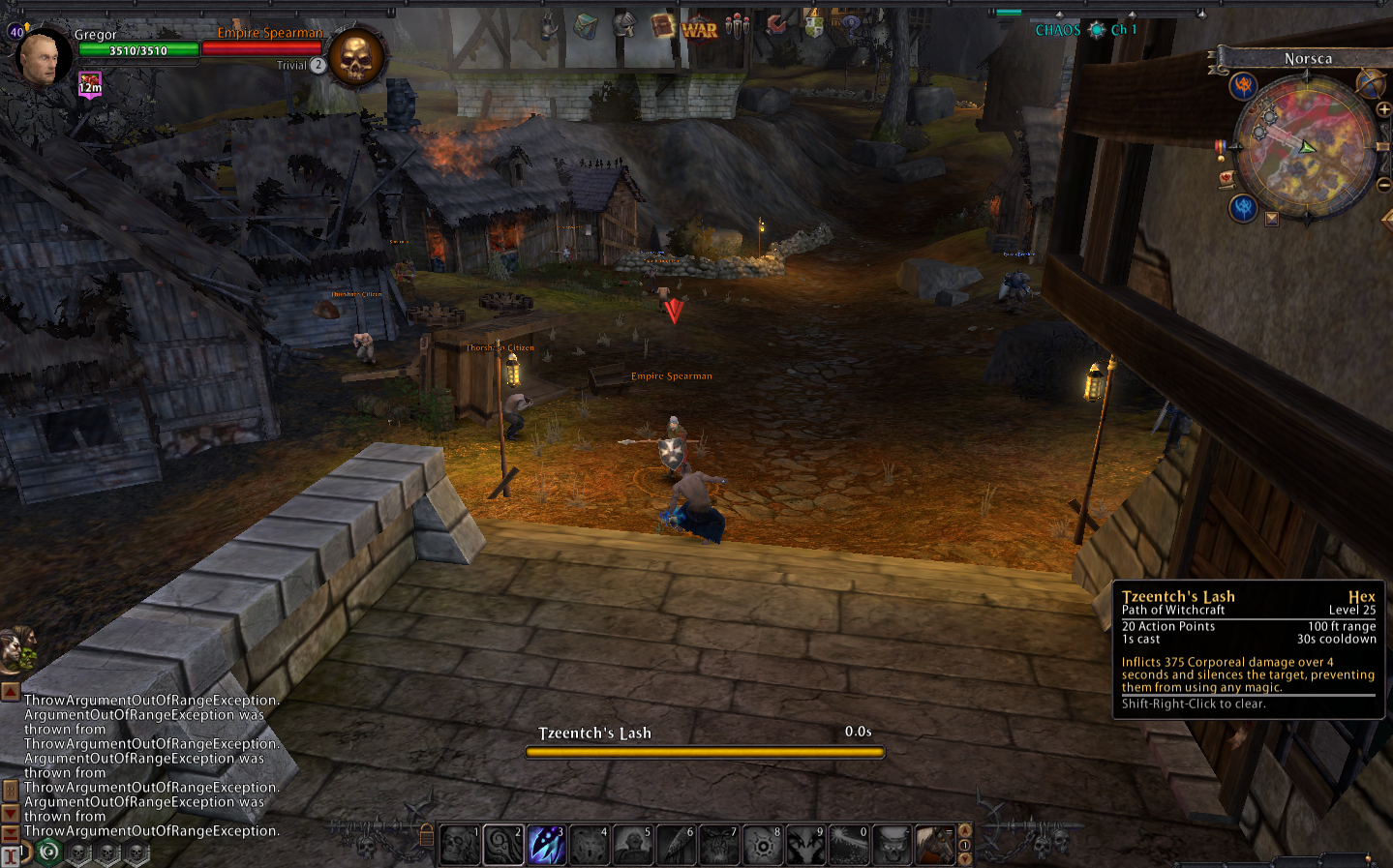Open the character sheet helmet icon
The image size is (1393, 868).
[624, 26]
